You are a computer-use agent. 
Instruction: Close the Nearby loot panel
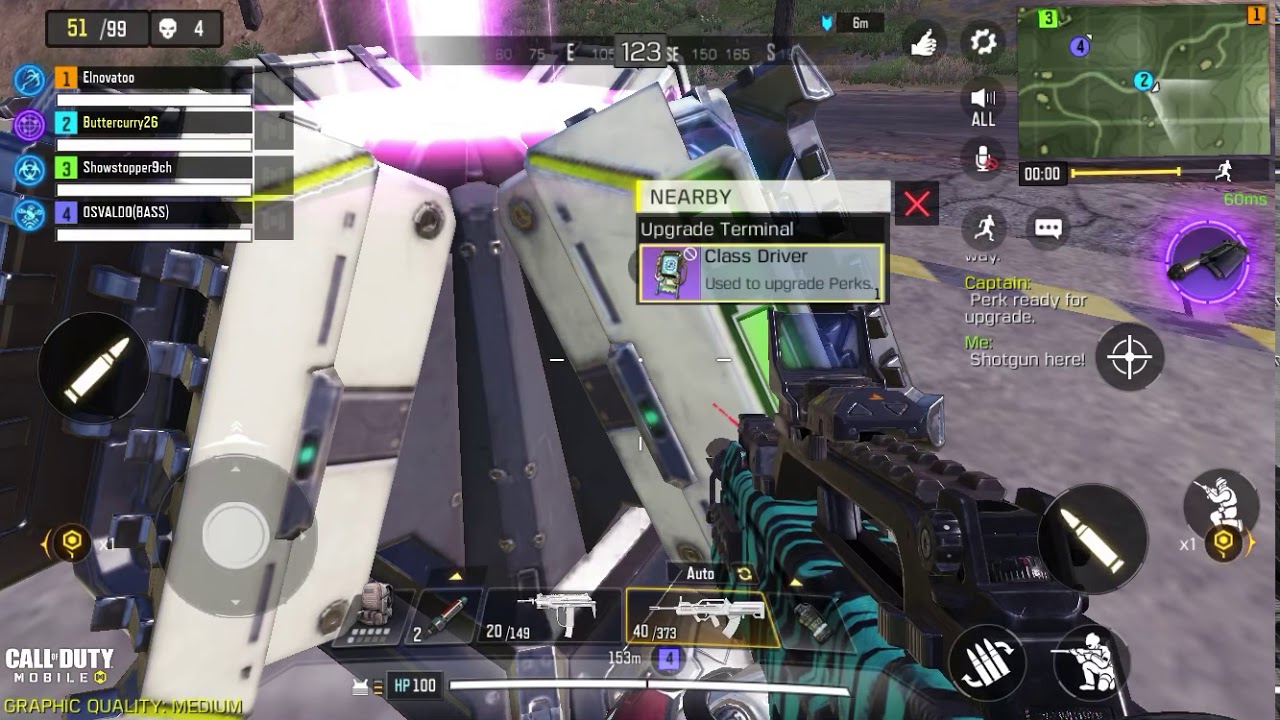[916, 204]
